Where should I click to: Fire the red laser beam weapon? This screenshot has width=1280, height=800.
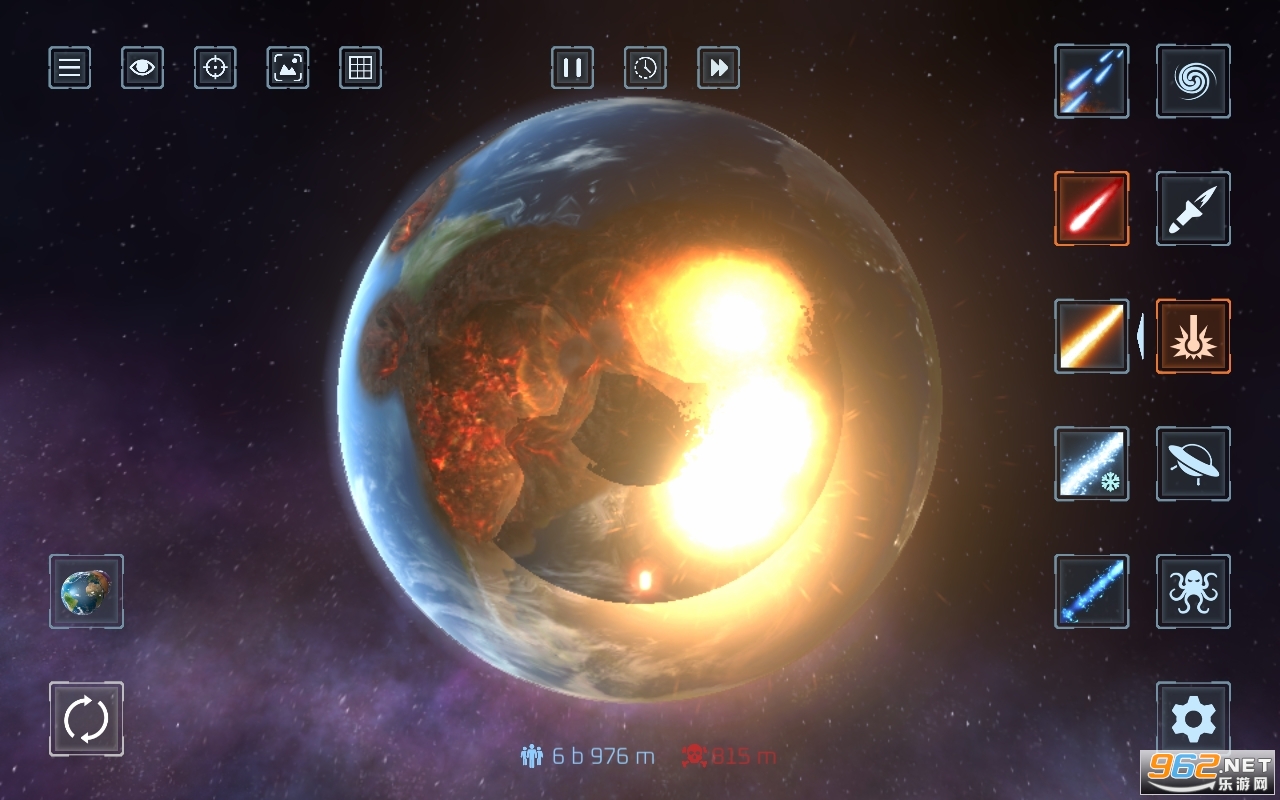pyautogui.click(x=1091, y=209)
